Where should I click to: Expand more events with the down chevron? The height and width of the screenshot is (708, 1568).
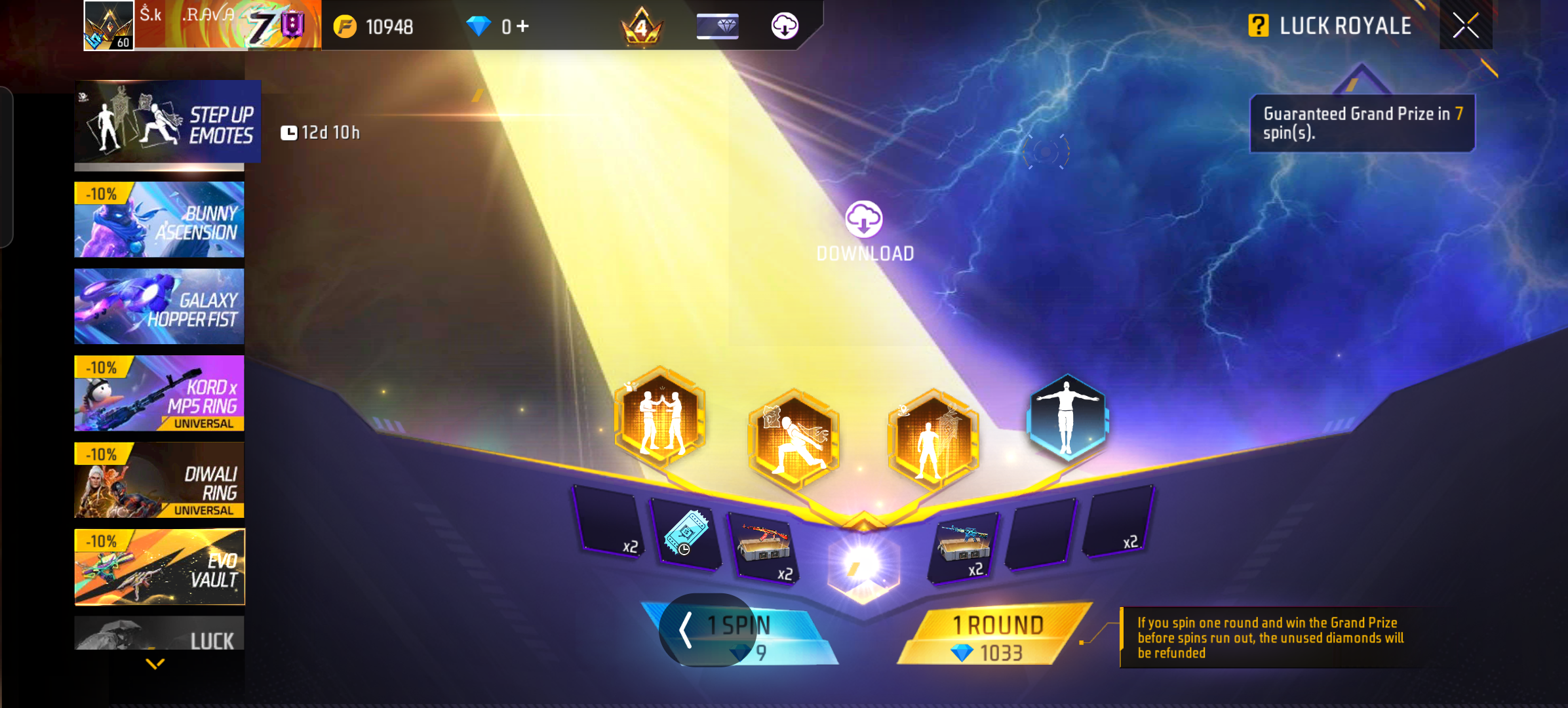click(x=156, y=663)
